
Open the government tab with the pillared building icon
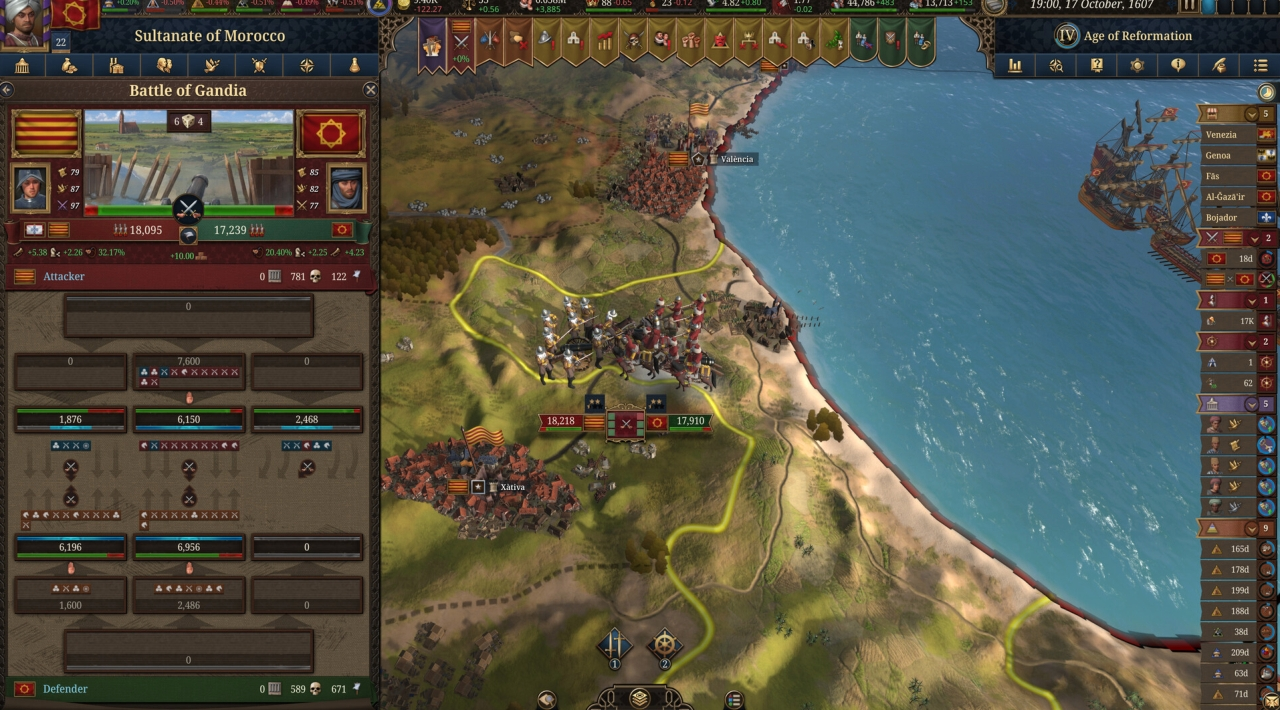[x=22, y=66]
